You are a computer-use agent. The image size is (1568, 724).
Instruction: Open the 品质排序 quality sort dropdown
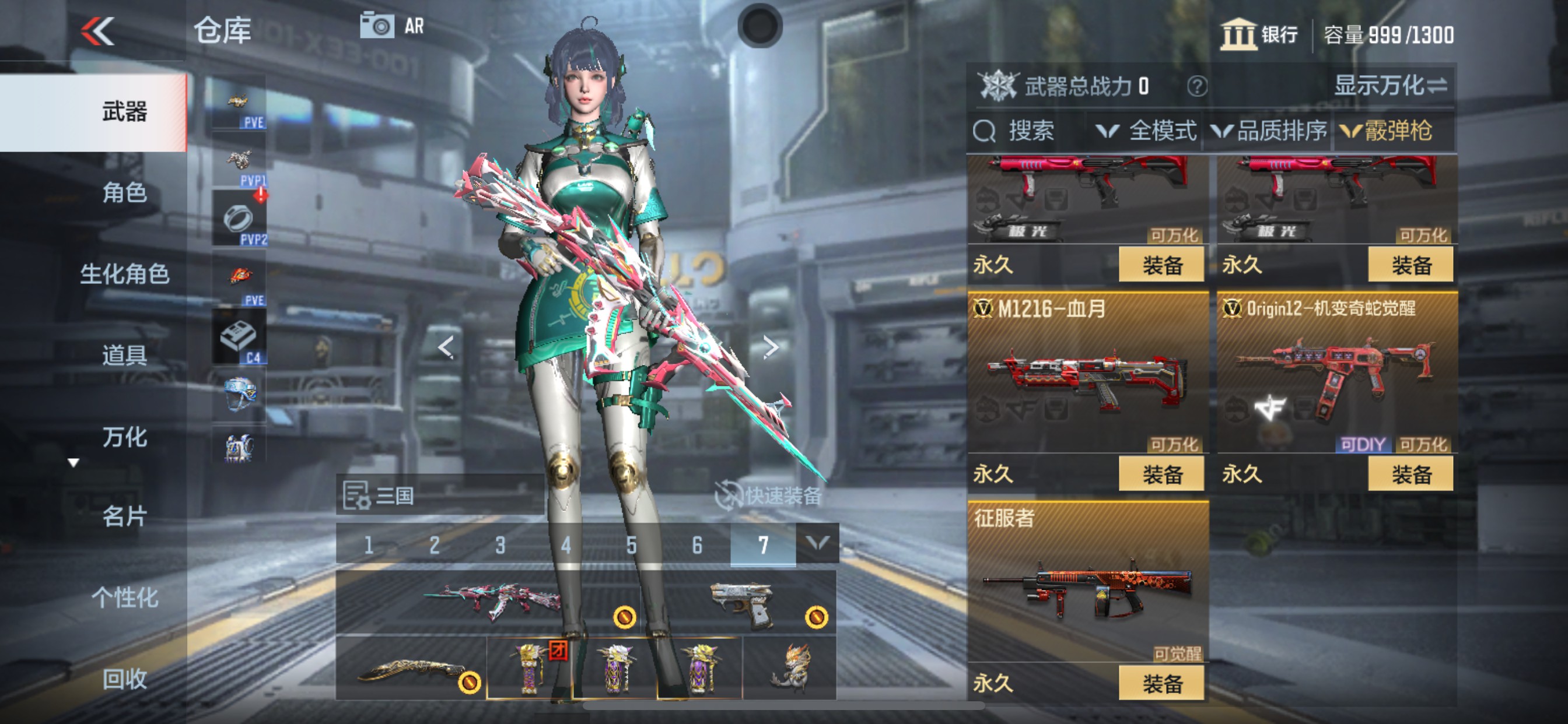click(x=1278, y=131)
